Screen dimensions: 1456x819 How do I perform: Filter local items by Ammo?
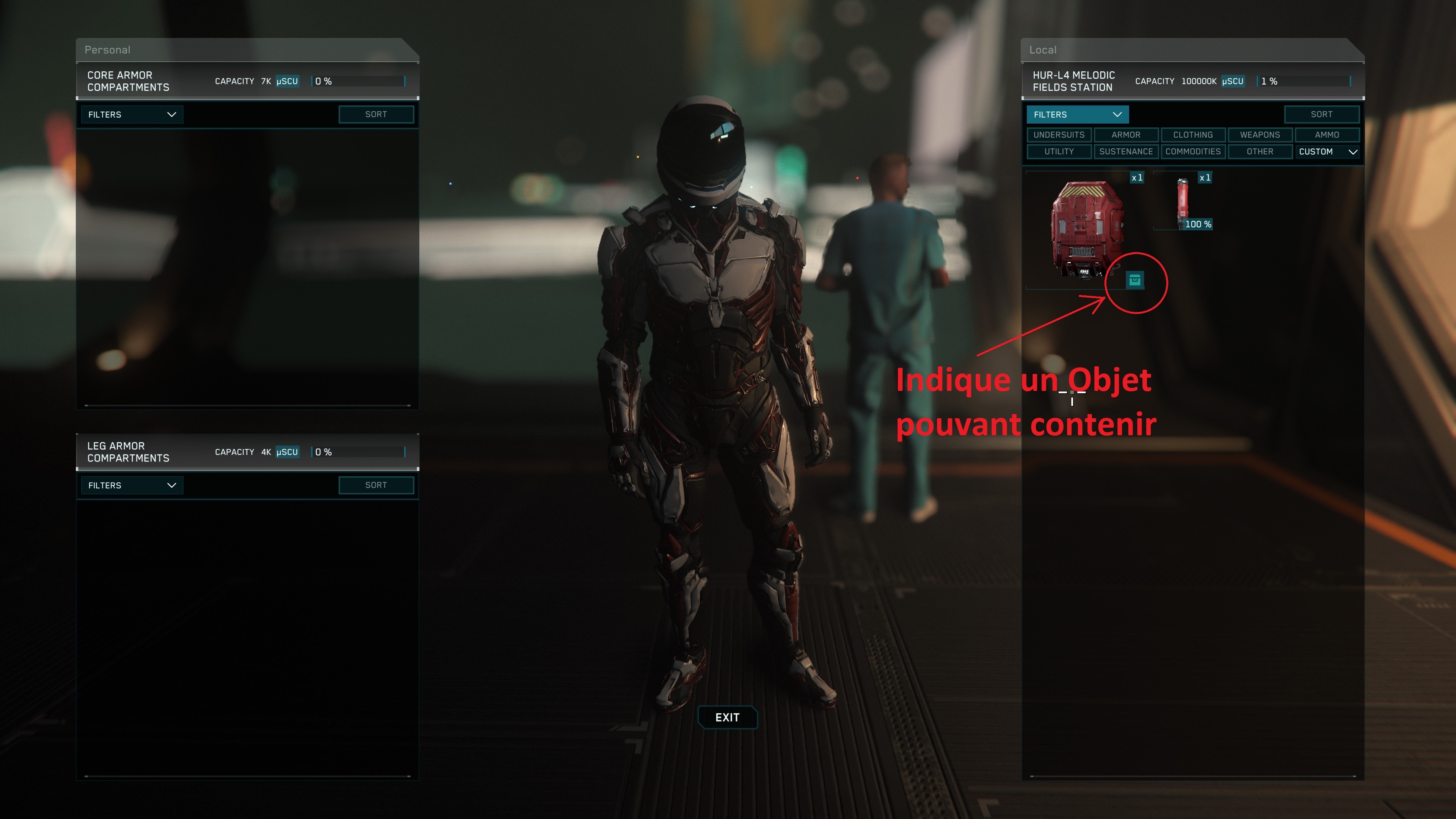coord(1327,135)
